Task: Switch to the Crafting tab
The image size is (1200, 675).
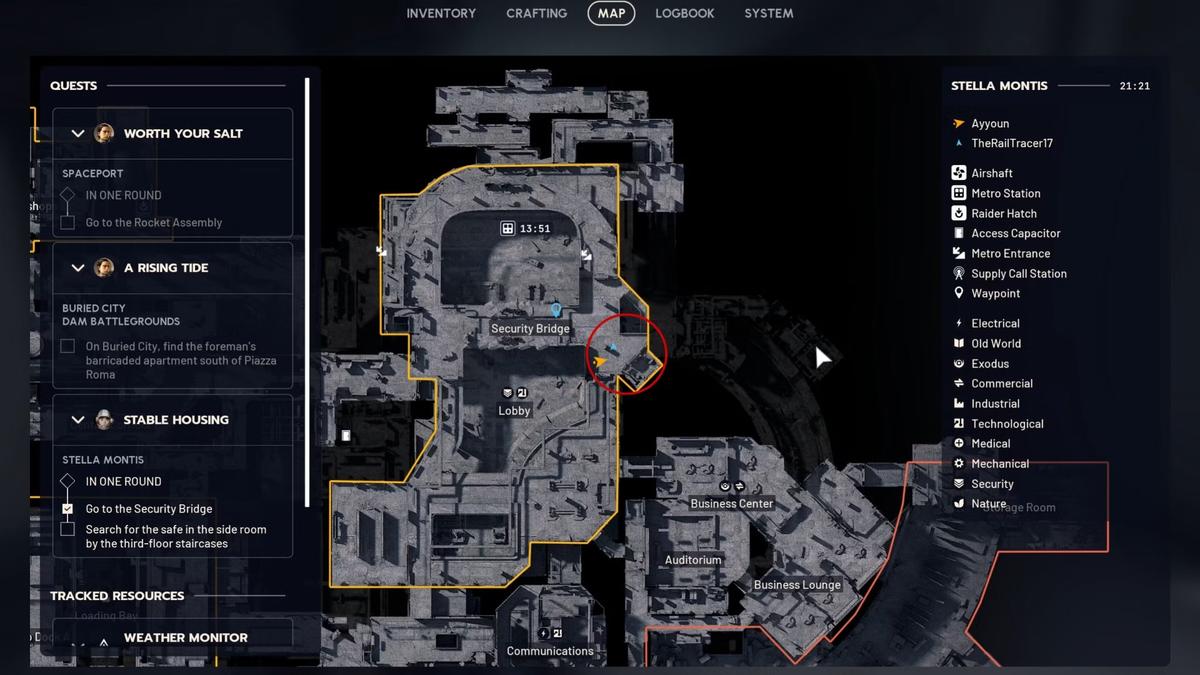Action: [x=536, y=13]
